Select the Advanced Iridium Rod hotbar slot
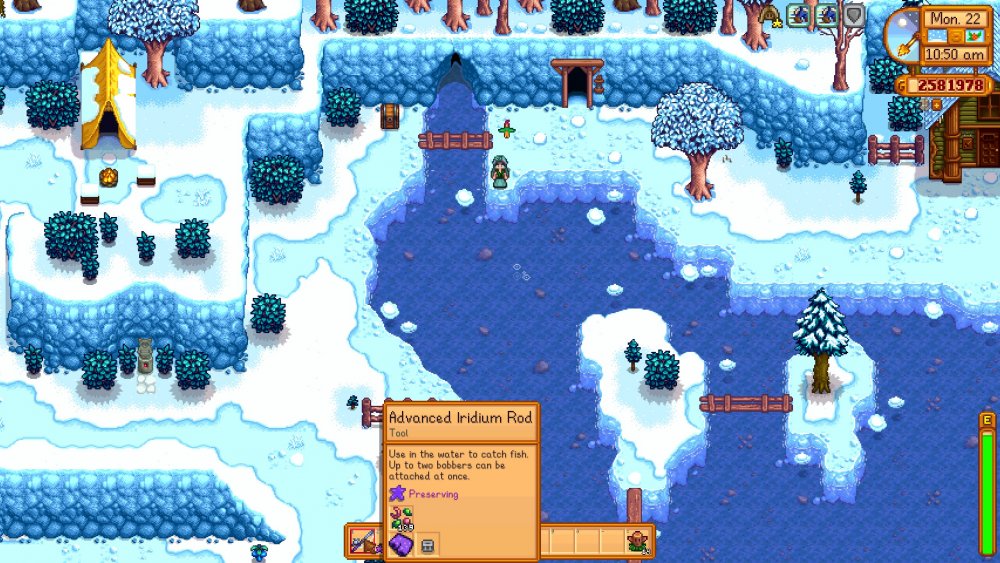 pos(361,541)
